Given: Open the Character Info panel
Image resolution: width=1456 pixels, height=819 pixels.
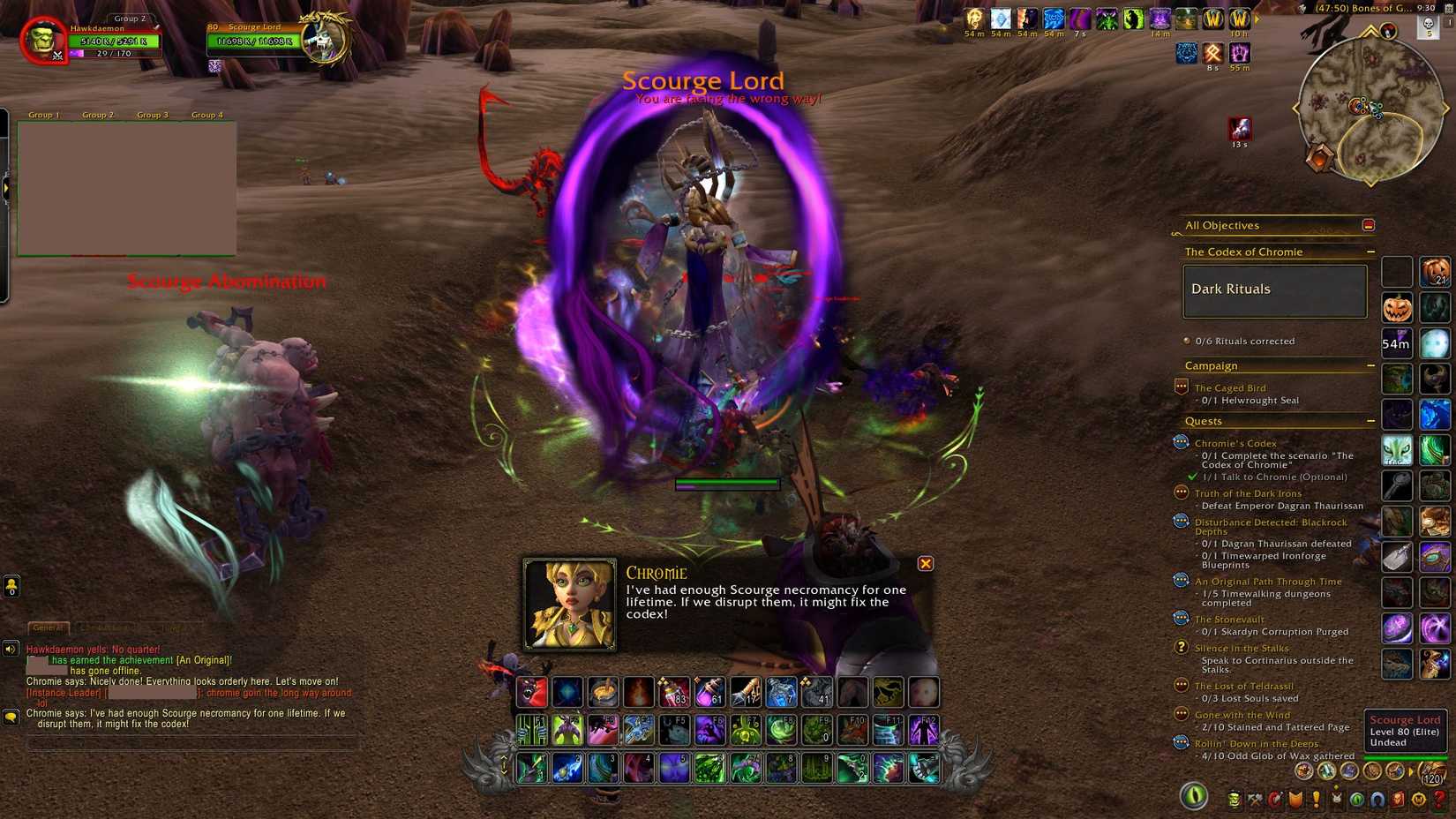Looking at the screenshot, I should (x=1234, y=799).
